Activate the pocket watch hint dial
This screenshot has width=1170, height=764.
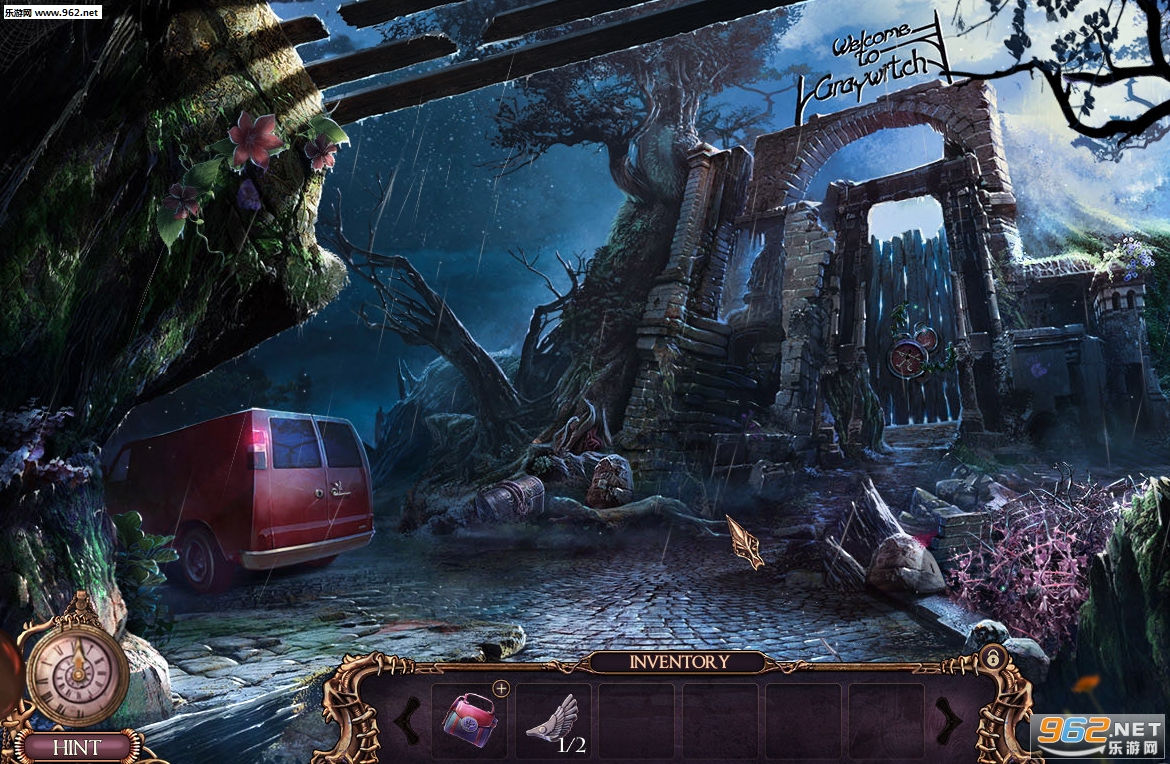point(76,669)
